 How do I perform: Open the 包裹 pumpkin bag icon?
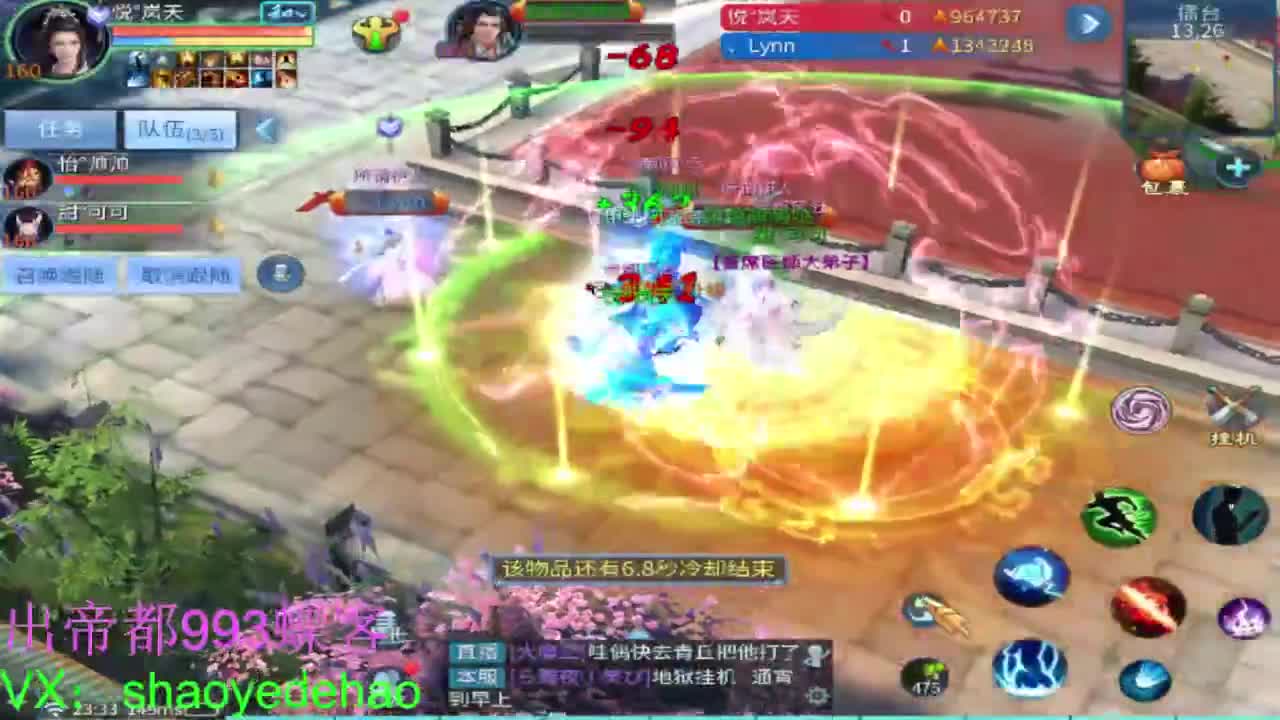pos(1158,165)
